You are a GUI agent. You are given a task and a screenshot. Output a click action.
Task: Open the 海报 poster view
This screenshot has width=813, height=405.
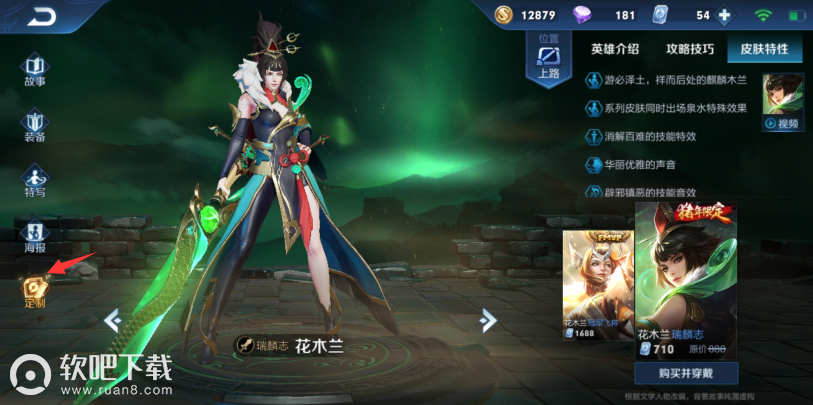[x=35, y=236]
